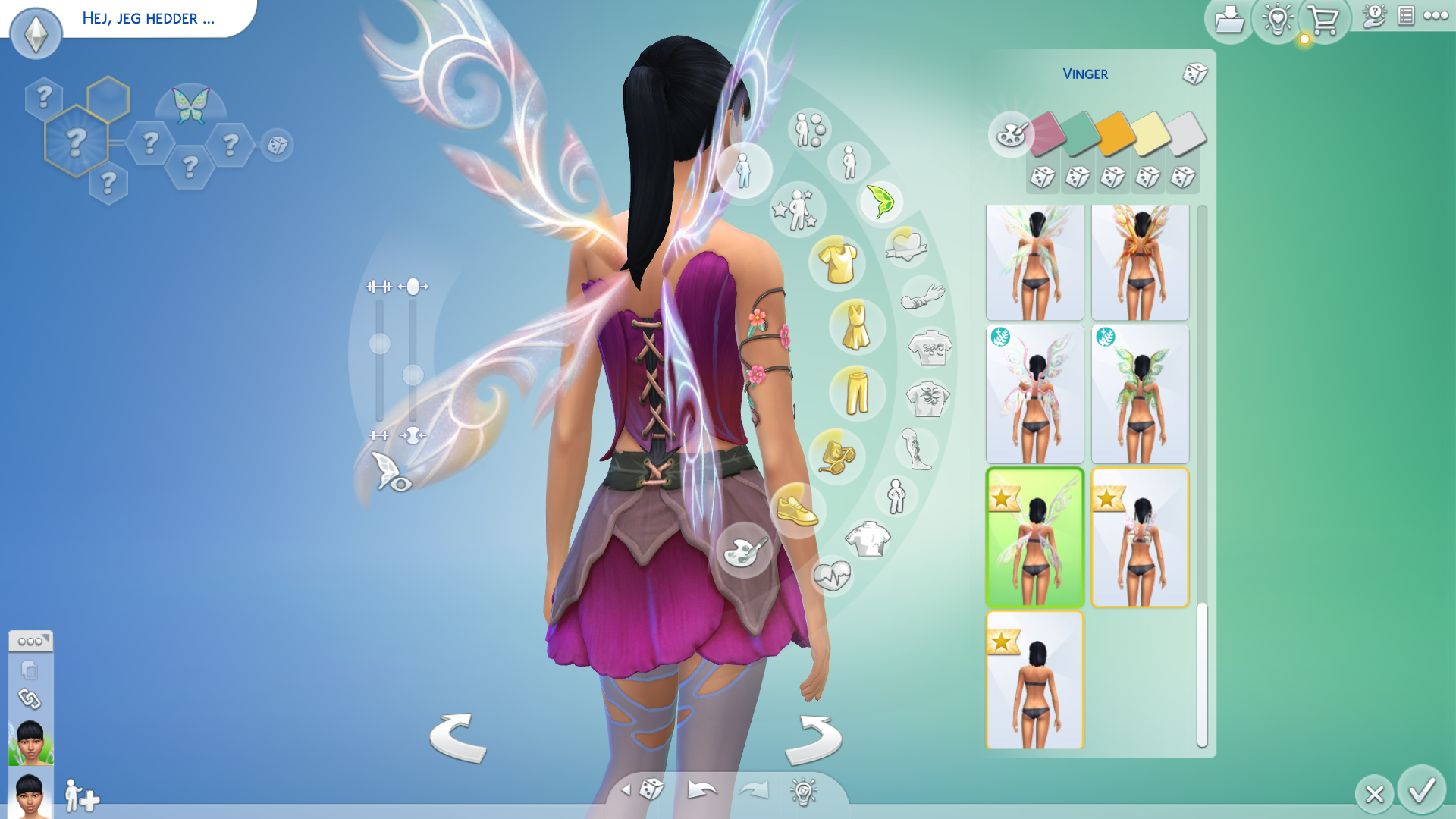Open the butterfly fairy trait icon
Screen dimensions: 1456x819
190,105
